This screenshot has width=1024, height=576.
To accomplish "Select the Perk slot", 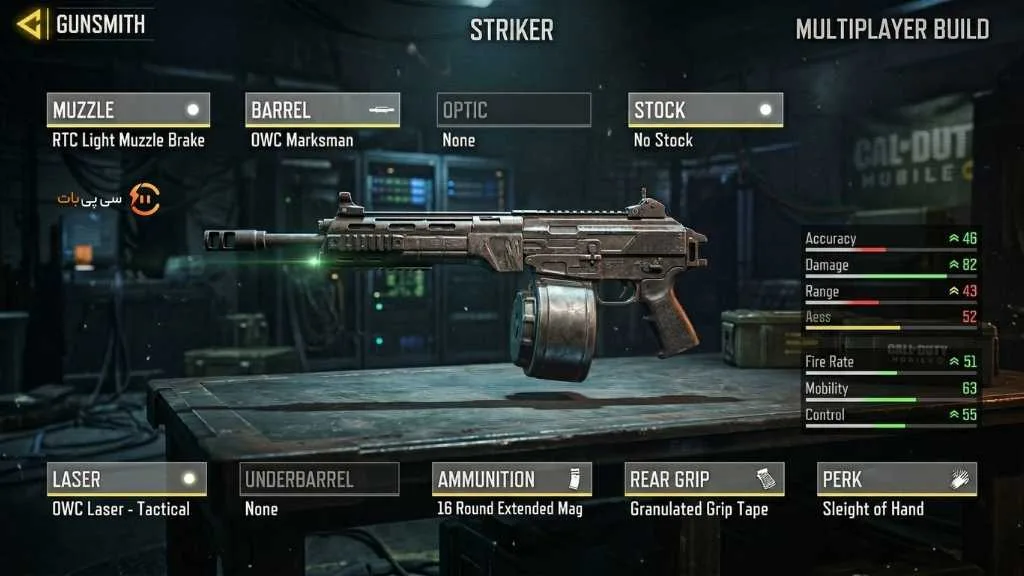I will 896,479.
